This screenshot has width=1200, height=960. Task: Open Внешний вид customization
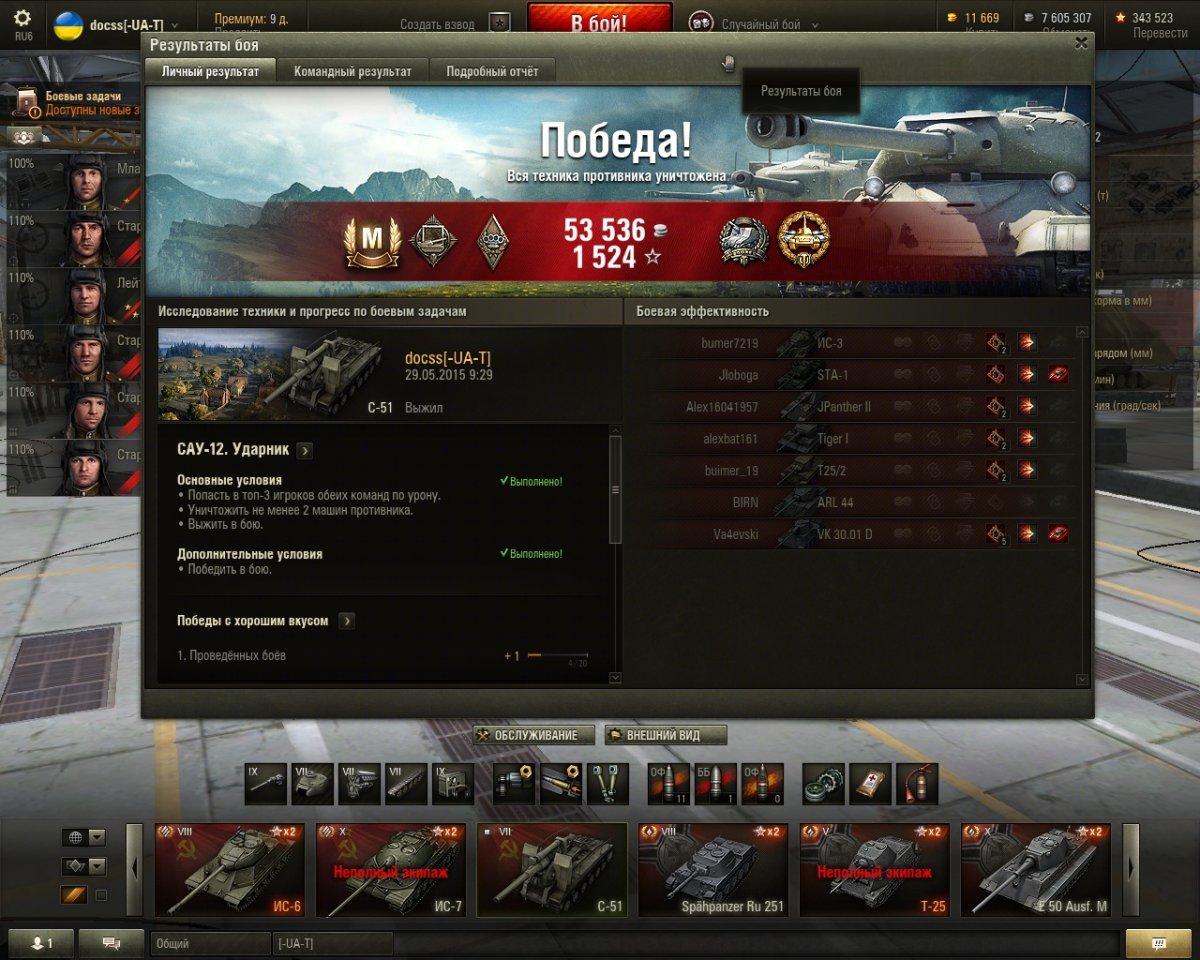[x=665, y=736]
